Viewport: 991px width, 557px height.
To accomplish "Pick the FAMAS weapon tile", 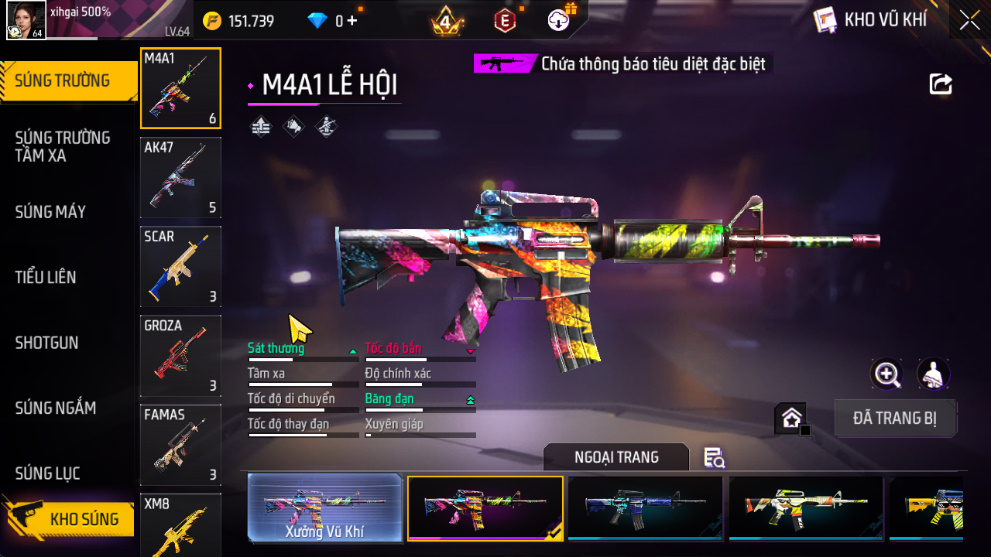I will [180, 444].
